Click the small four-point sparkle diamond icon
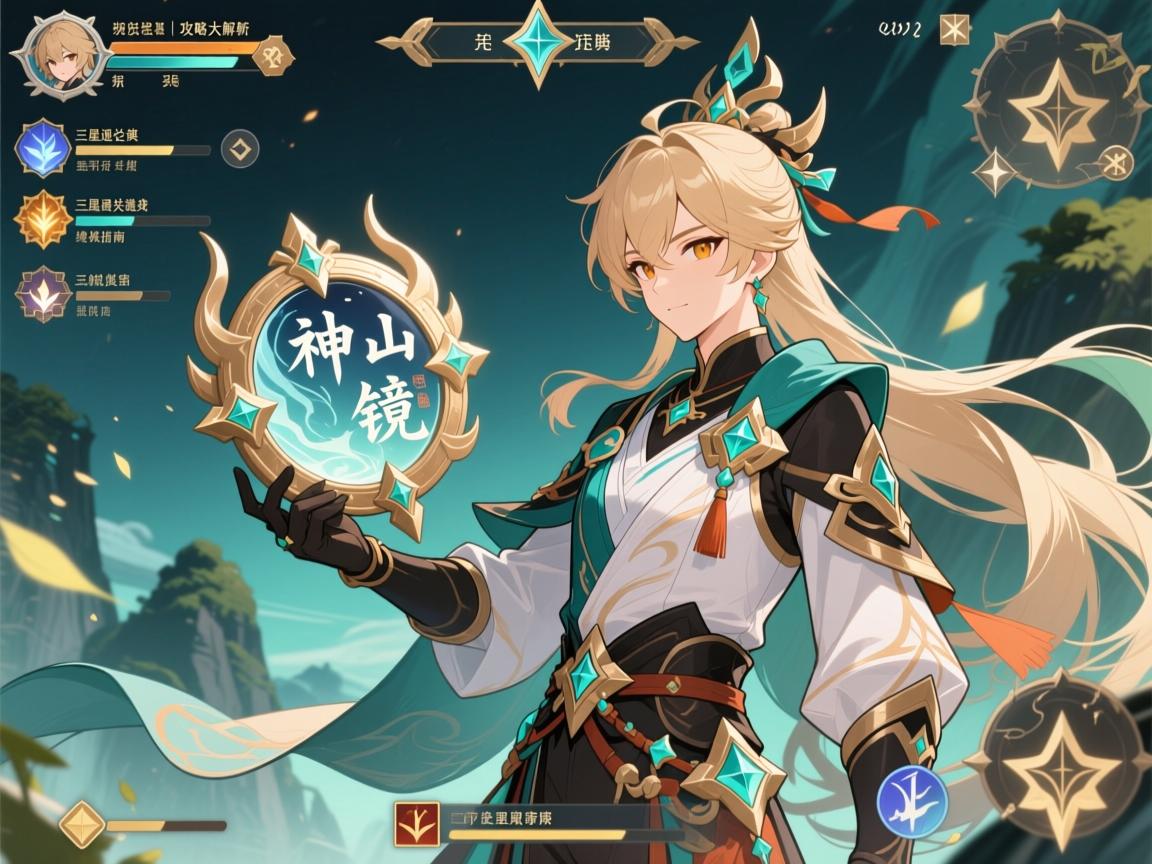1152x864 pixels. pos(995,172)
